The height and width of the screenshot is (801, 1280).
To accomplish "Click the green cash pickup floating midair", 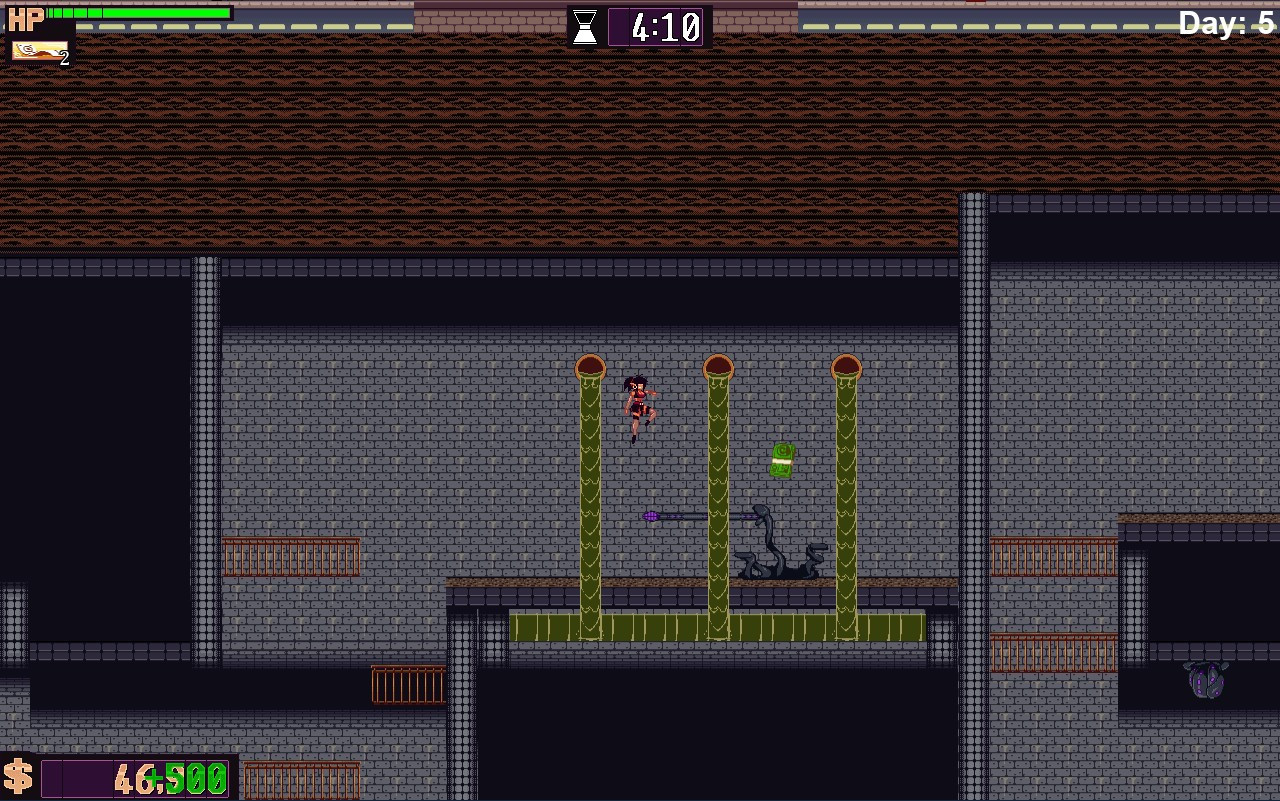I will pos(783,461).
